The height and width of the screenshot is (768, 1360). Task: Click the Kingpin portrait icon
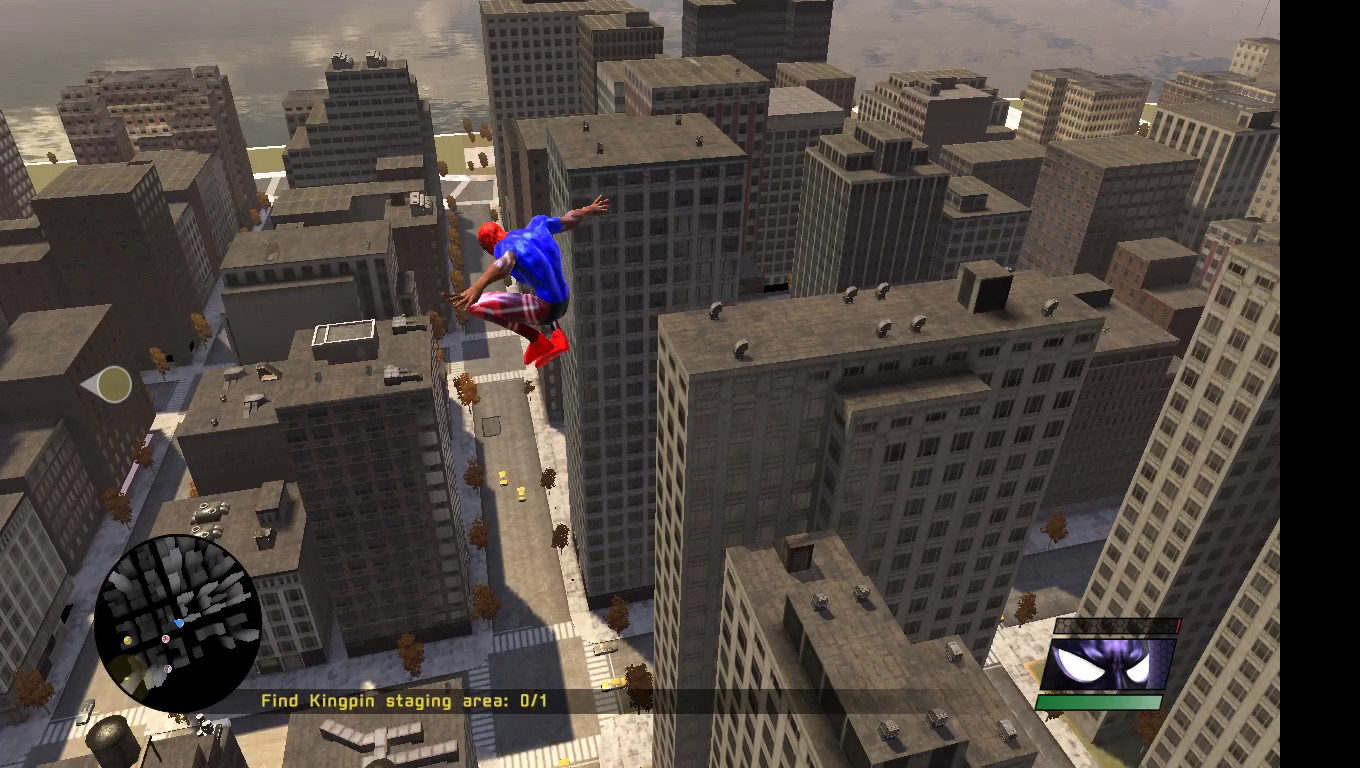point(1112,664)
